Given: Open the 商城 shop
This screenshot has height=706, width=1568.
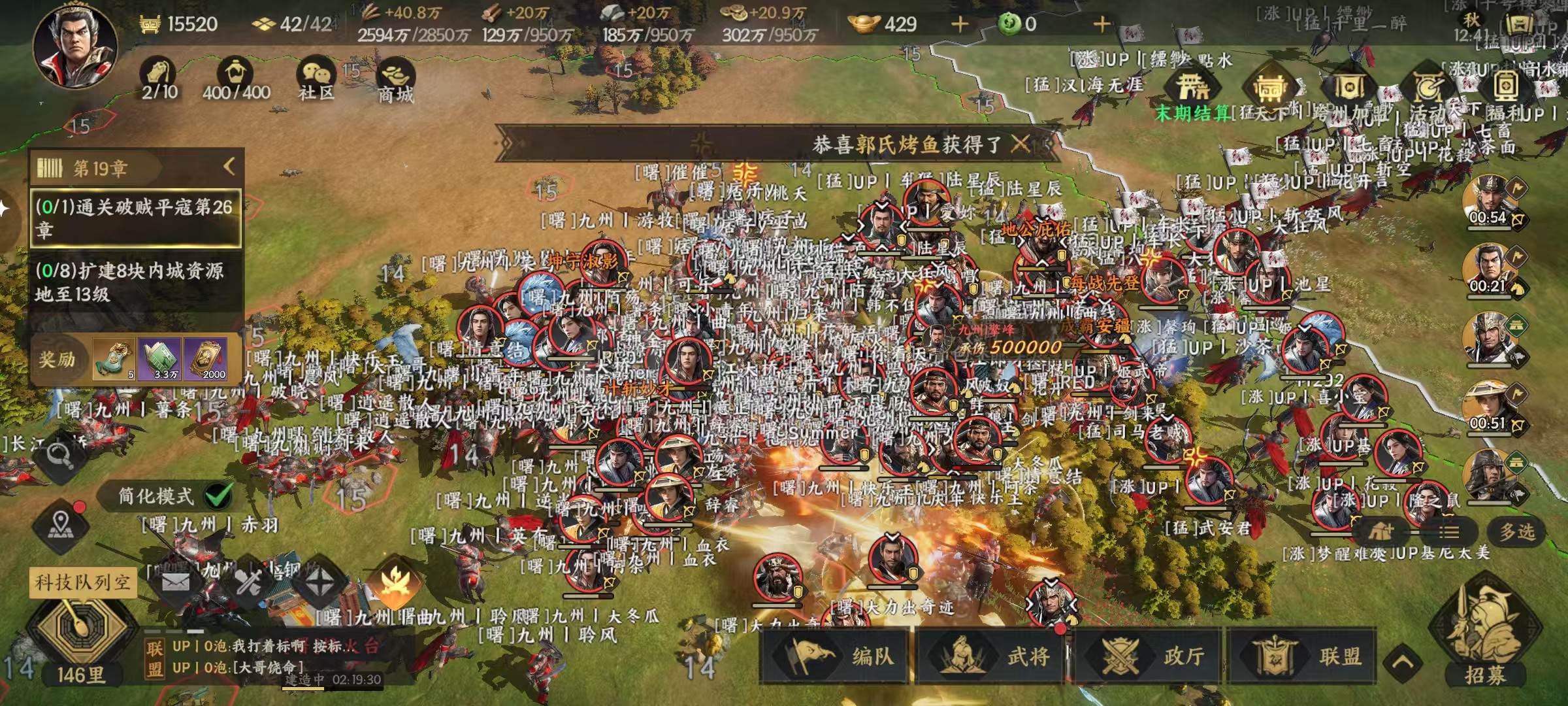Looking at the screenshot, I should point(395,80).
